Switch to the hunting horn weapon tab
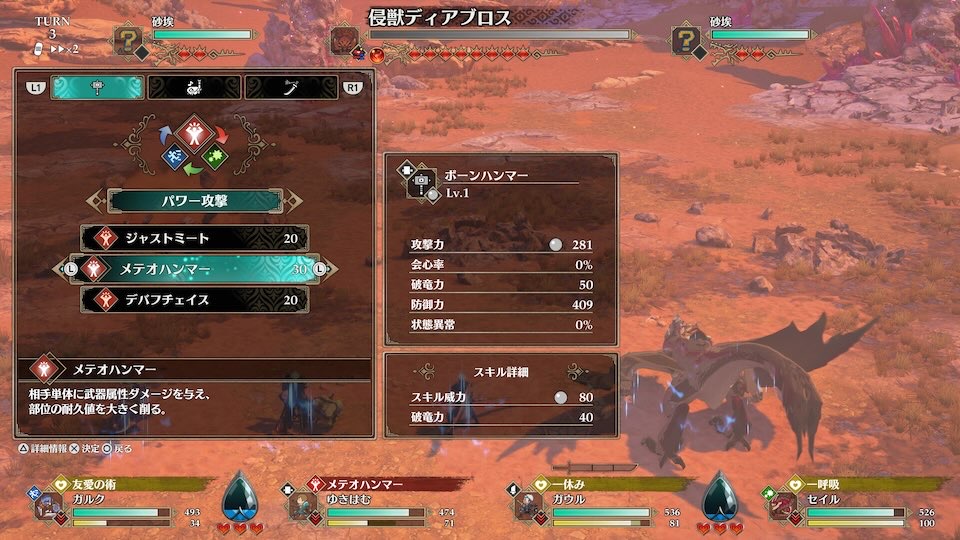Screen dimensions: 960x540 pos(194,88)
